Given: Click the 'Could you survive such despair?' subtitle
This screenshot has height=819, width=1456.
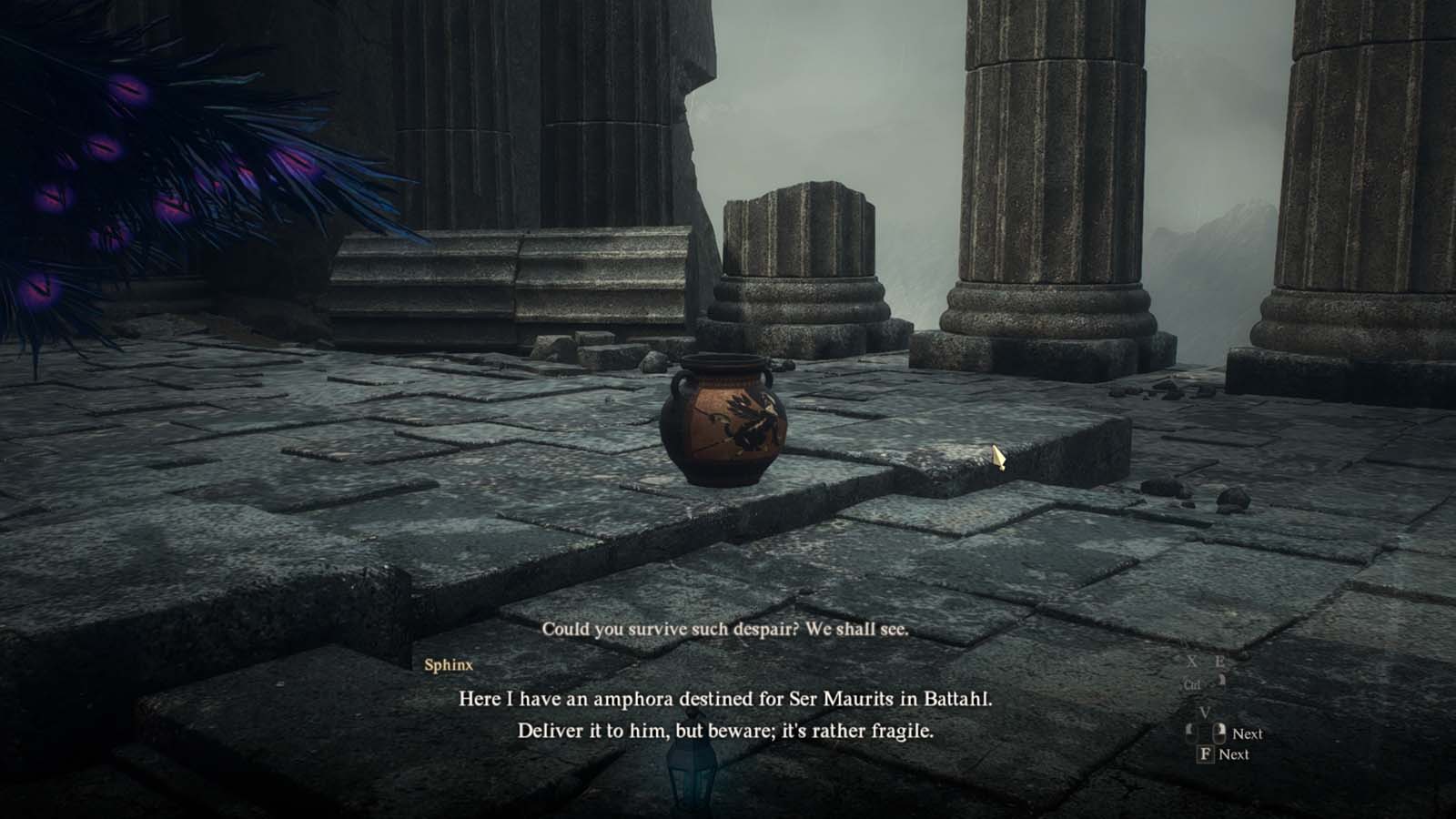Looking at the screenshot, I should pyautogui.click(x=728, y=628).
